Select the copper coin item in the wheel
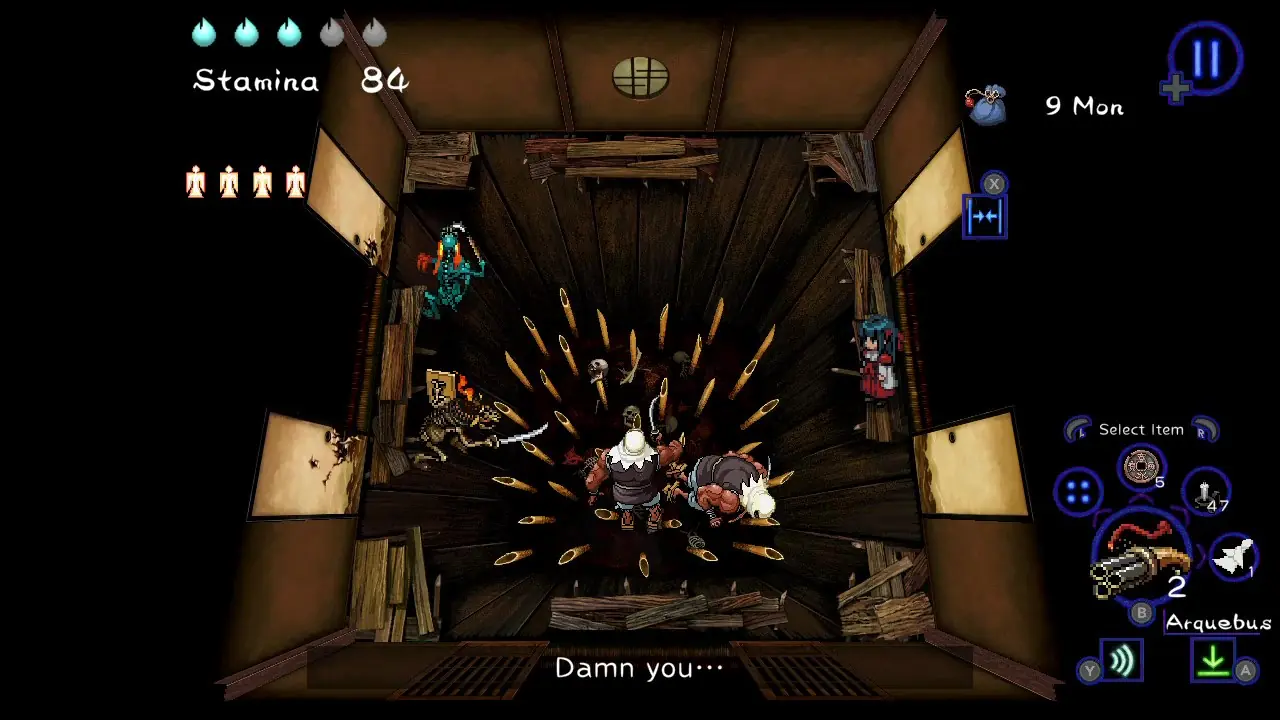The image size is (1280, 720). point(1139,467)
